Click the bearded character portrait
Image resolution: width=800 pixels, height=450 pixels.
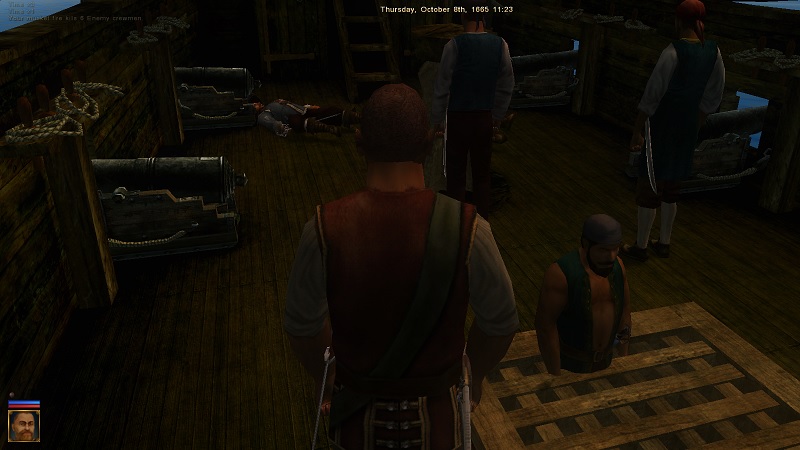(23, 427)
